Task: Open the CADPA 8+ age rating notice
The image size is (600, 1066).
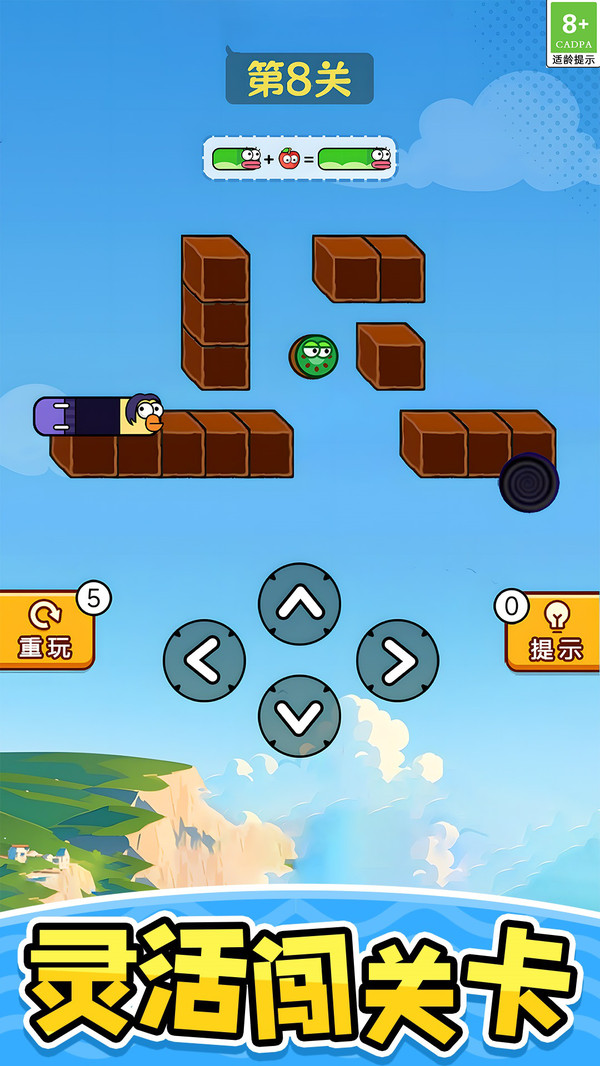Action: [574, 33]
